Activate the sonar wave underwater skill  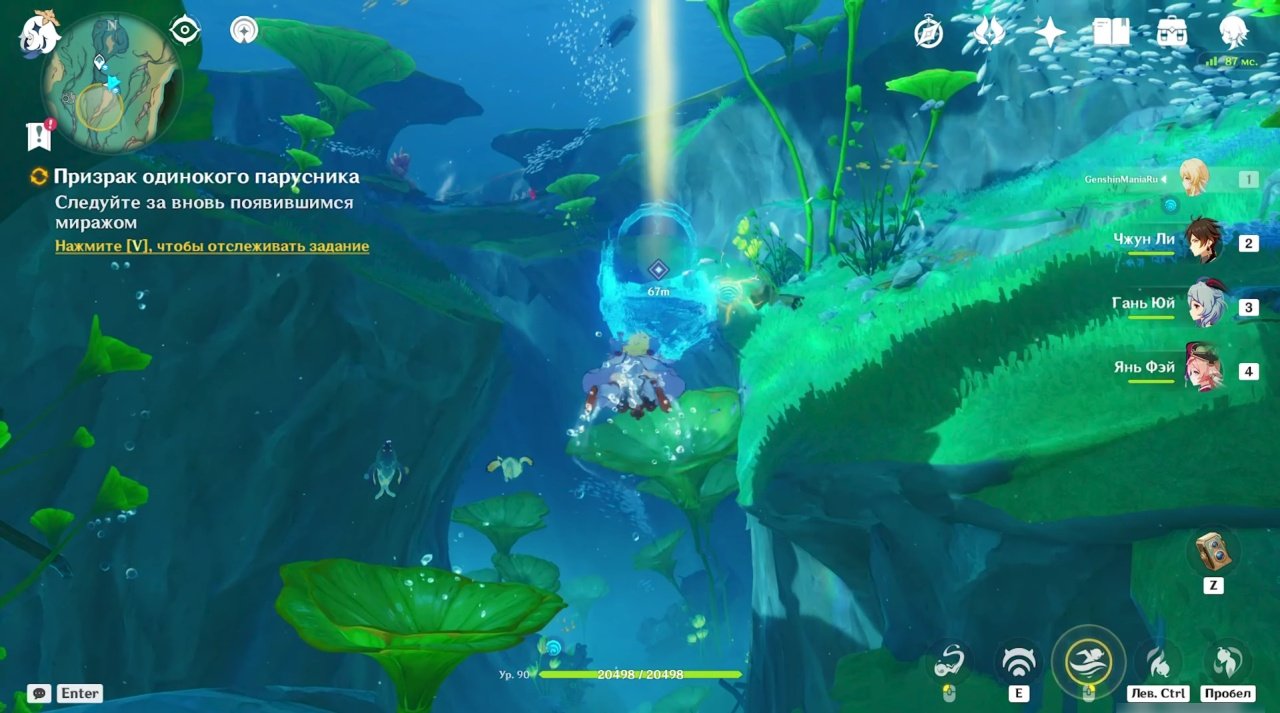1018,661
